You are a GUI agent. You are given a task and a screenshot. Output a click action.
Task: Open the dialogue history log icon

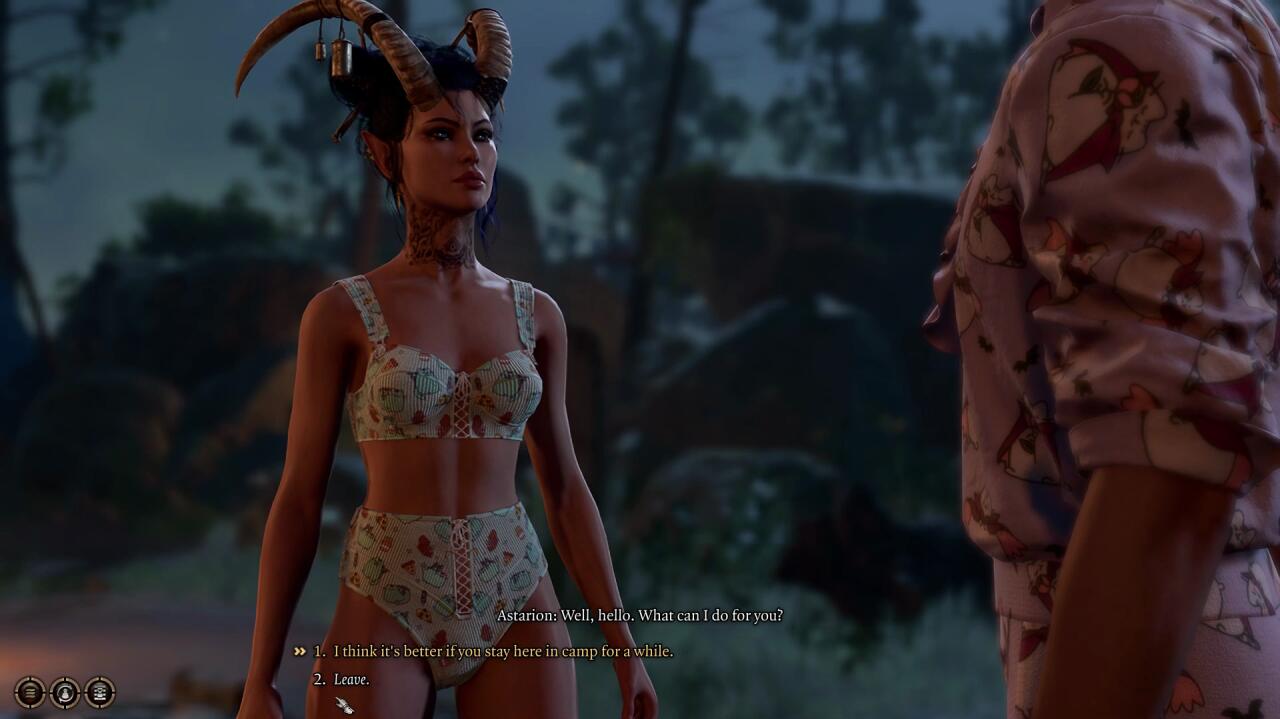click(100, 691)
